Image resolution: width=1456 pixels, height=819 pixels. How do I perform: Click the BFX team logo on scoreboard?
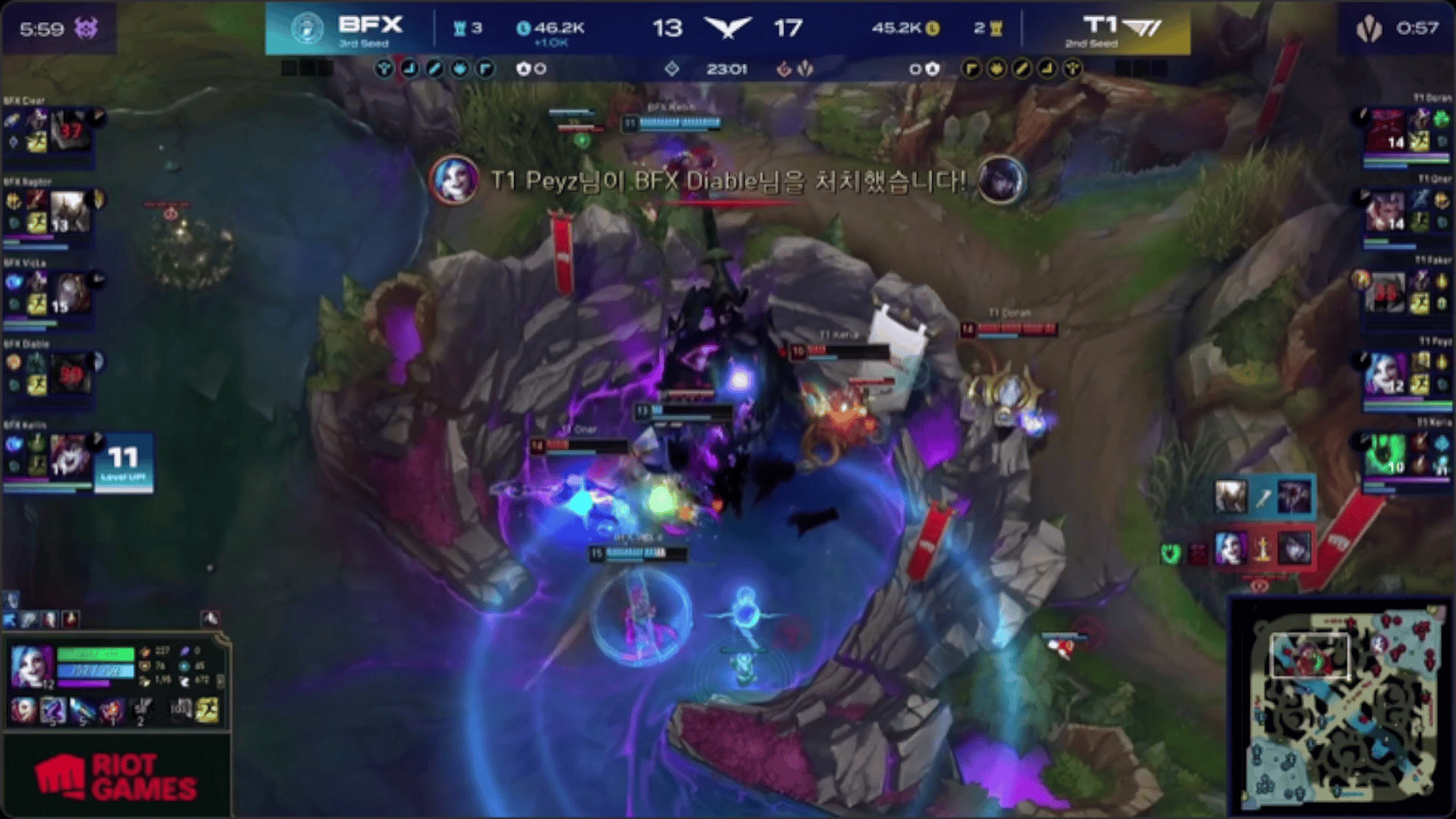306,29
